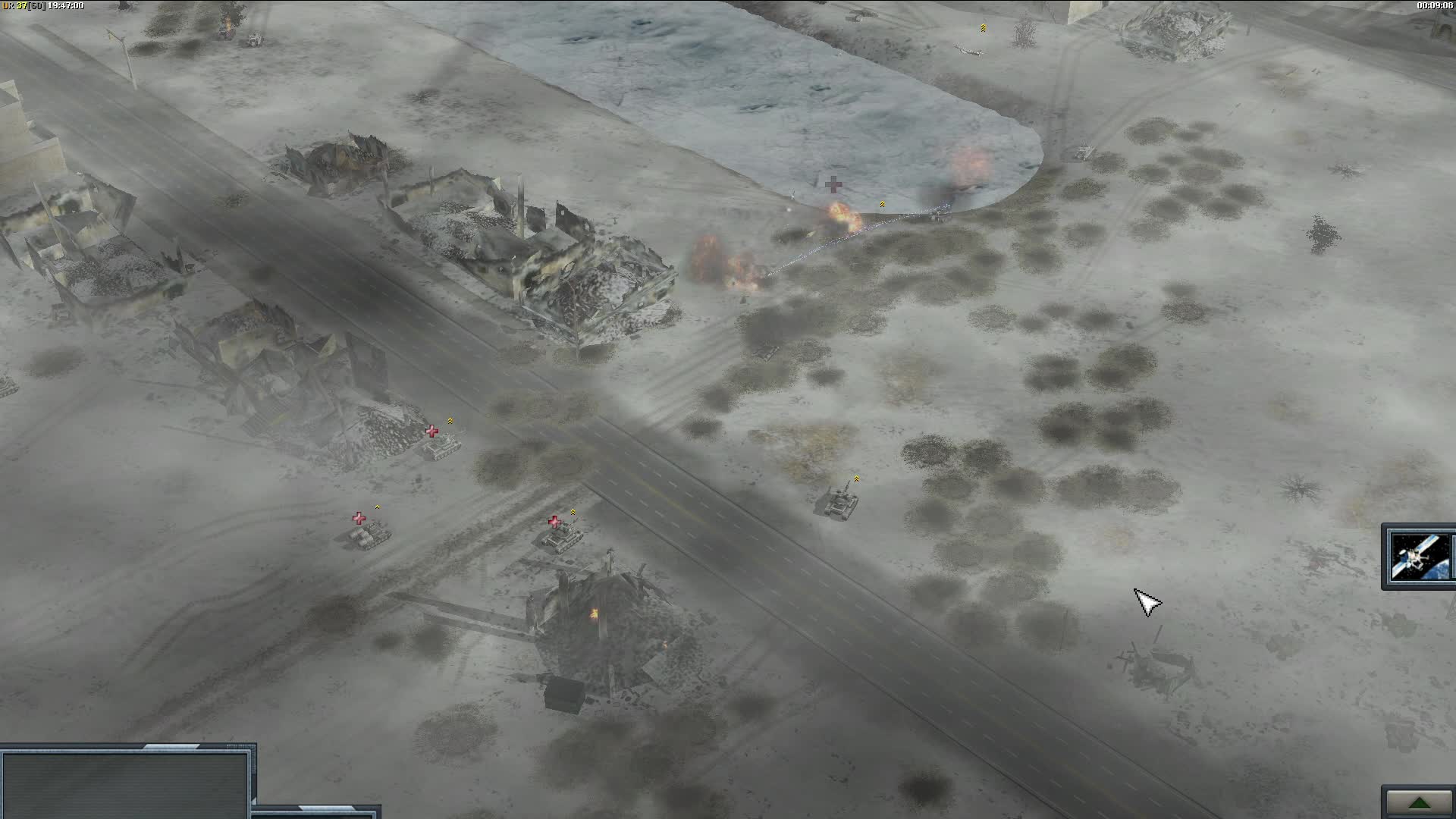The height and width of the screenshot is (819, 1456).
Task: Select the chevron above the crashed plane top-right
Action: pyautogui.click(x=984, y=27)
